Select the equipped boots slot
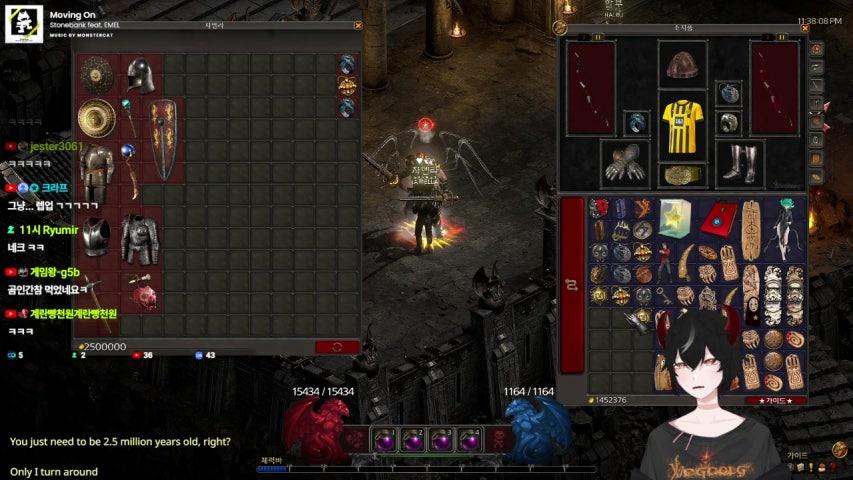Image resolution: width=853 pixels, height=480 pixels. click(741, 162)
